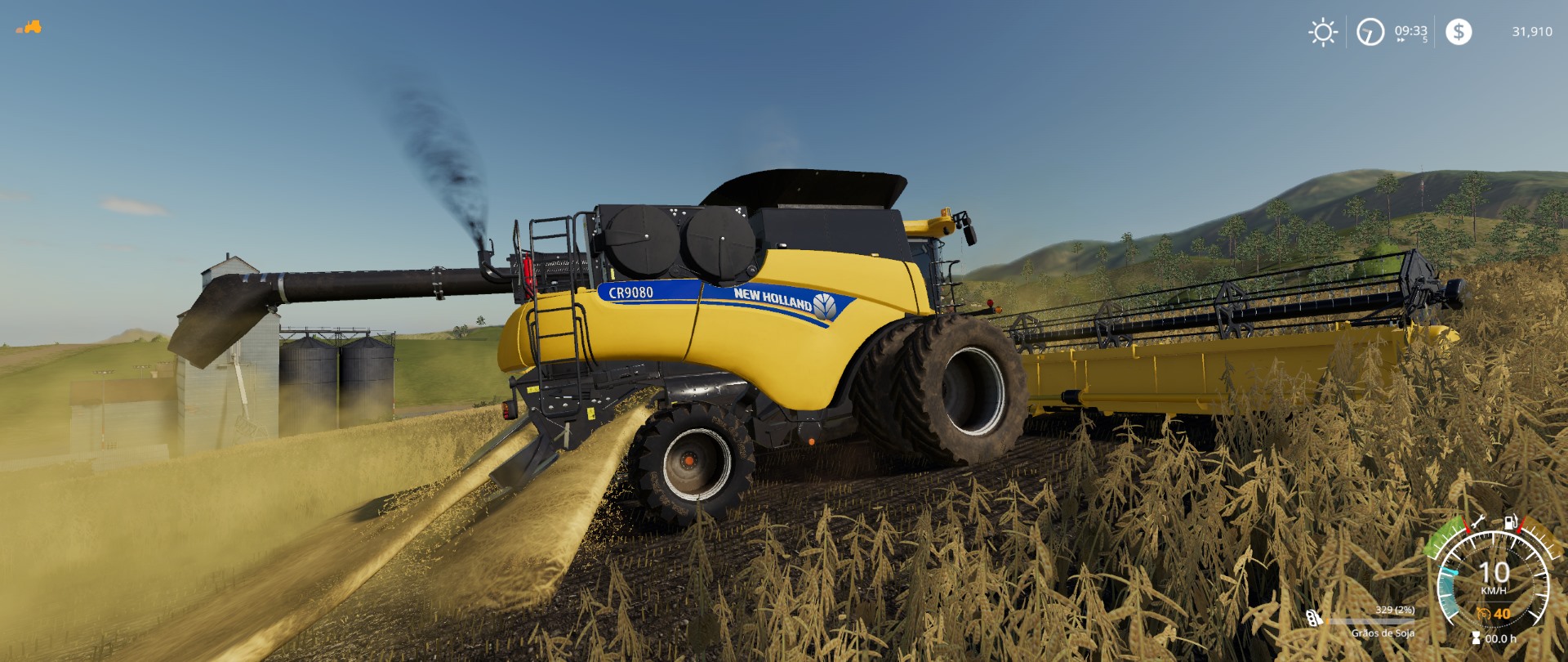Screen dimensions: 1568x662
Task: Click the hourglass operating hours icon
Action: (x=1476, y=637)
